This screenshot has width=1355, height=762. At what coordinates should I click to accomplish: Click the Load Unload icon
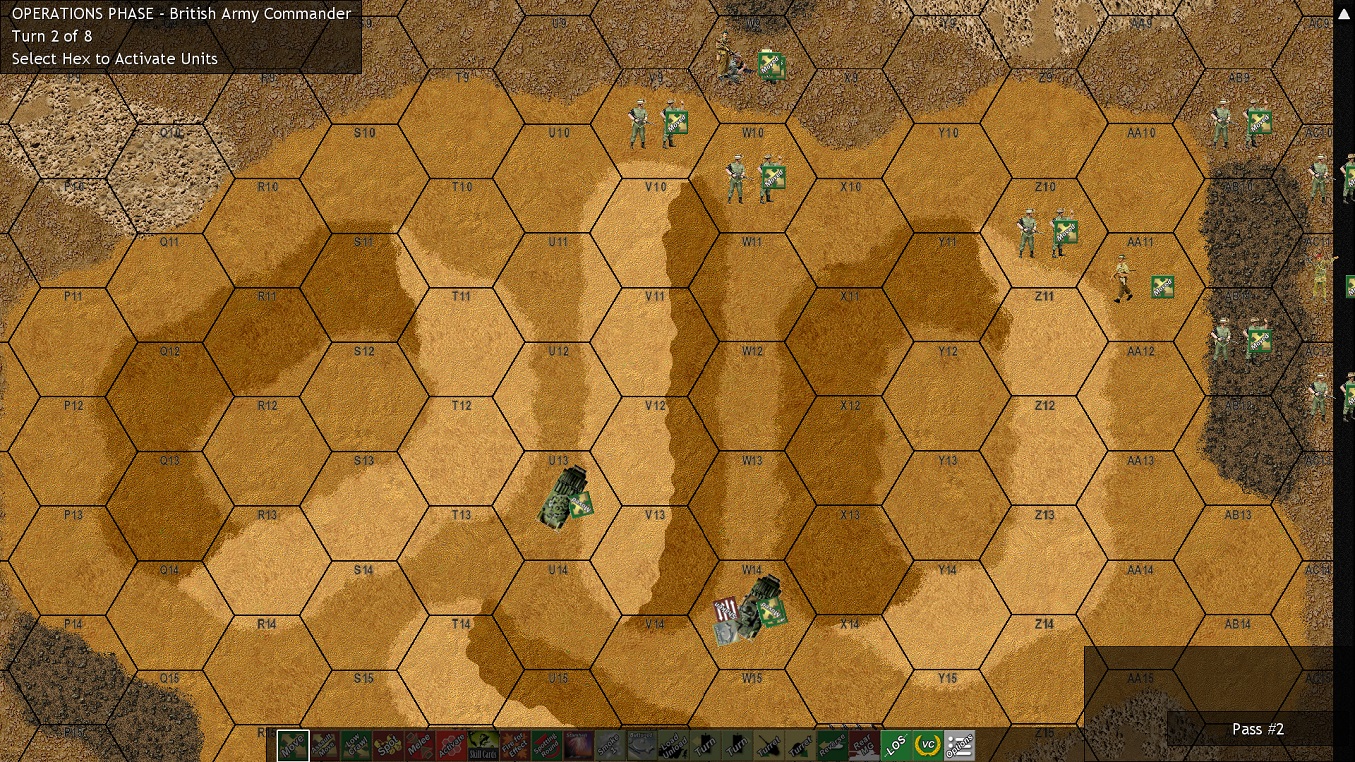coord(675,744)
